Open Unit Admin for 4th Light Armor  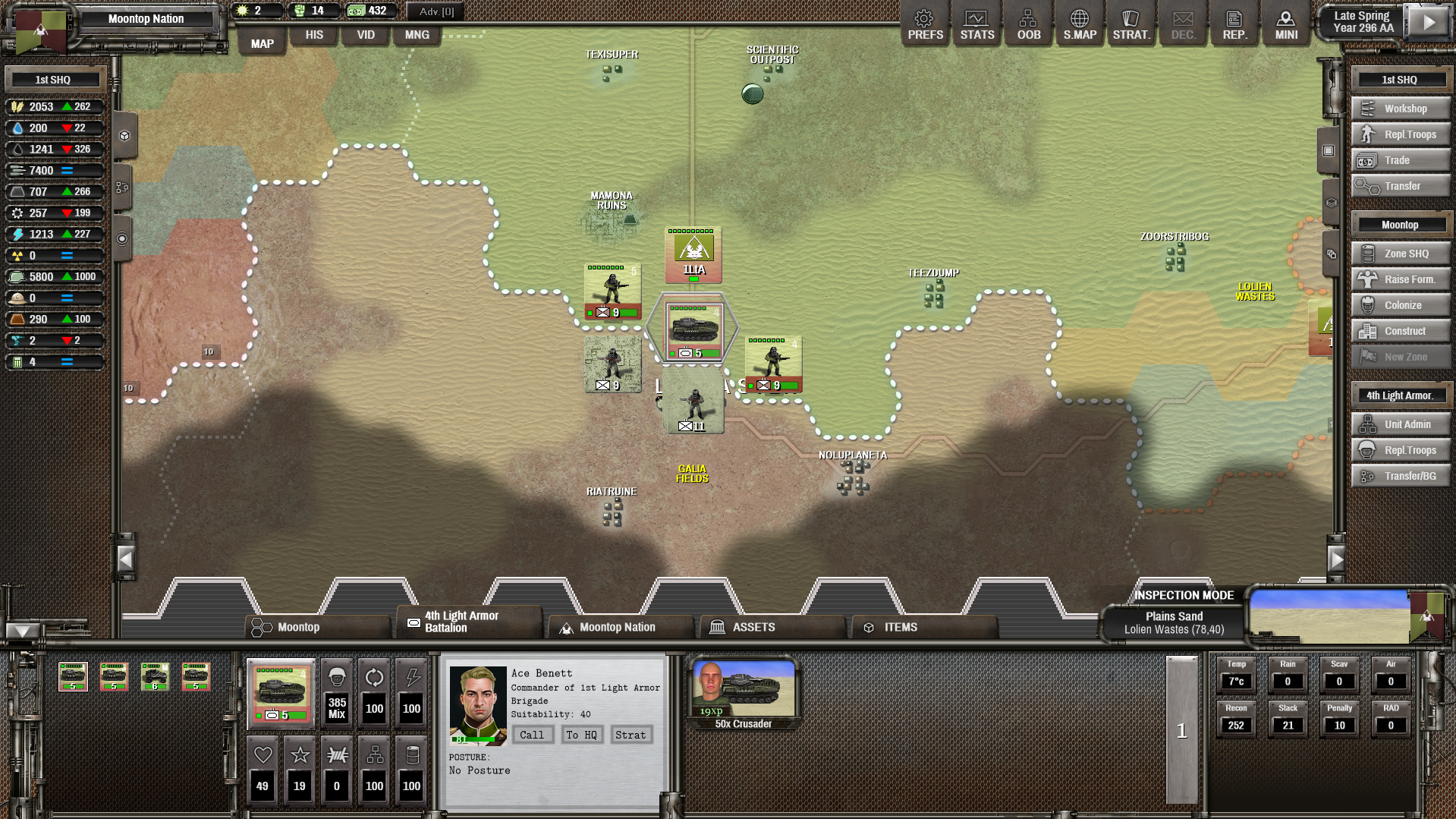point(1401,424)
